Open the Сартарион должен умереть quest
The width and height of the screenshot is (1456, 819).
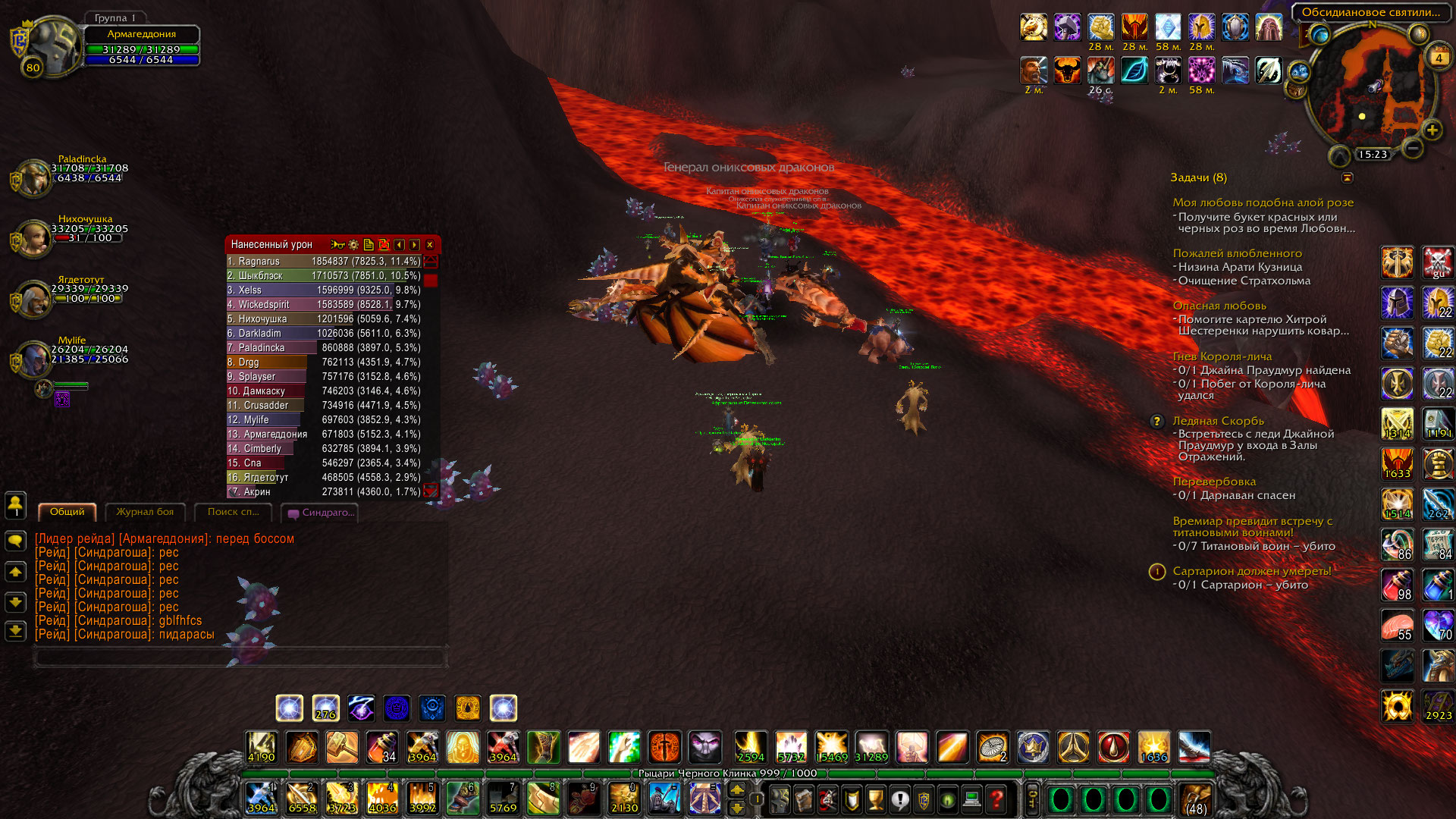click(1251, 571)
